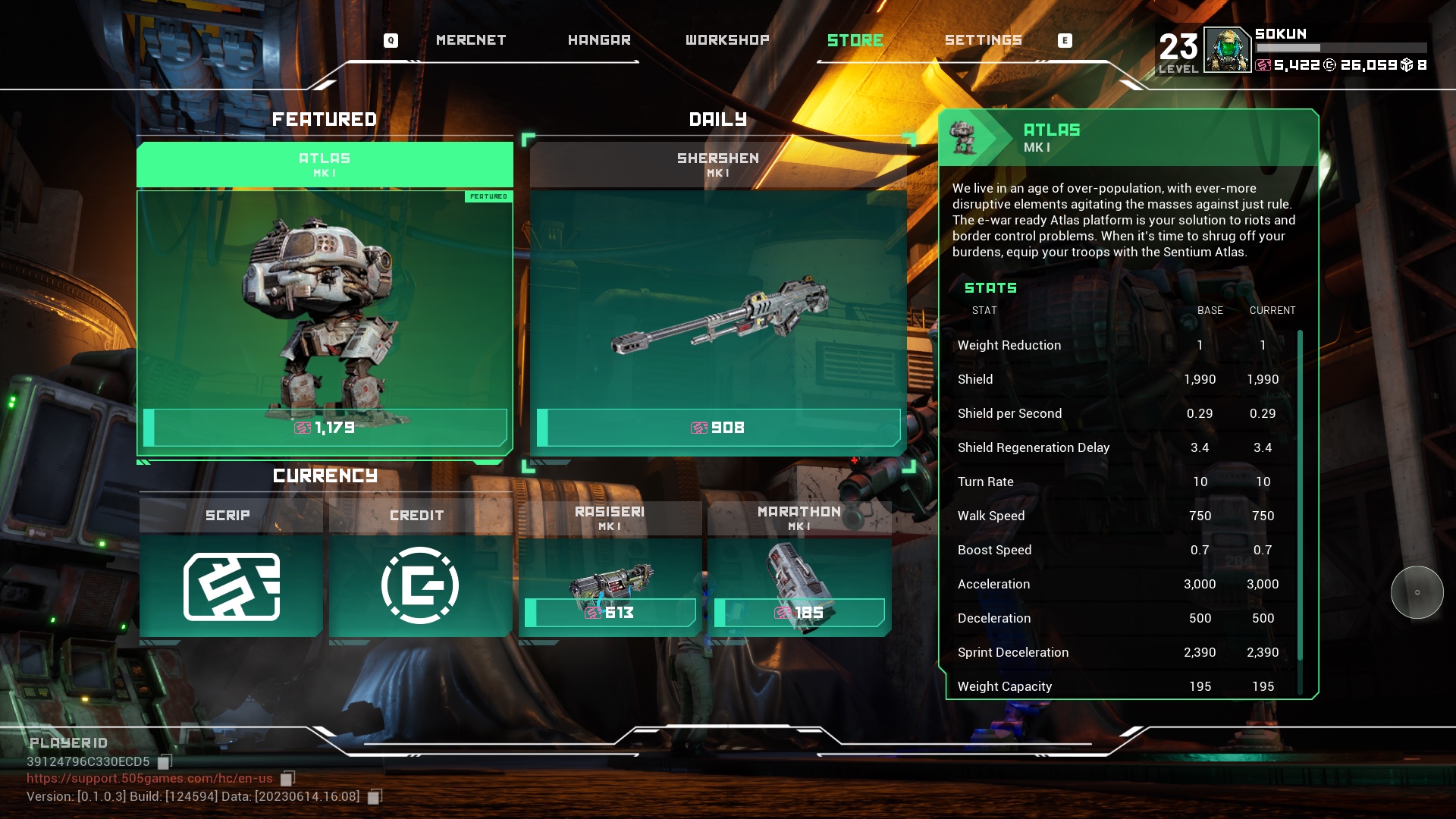Buy Atlas for 1,179 scrip
The image size is (1456, 819).
click(325, 428)
